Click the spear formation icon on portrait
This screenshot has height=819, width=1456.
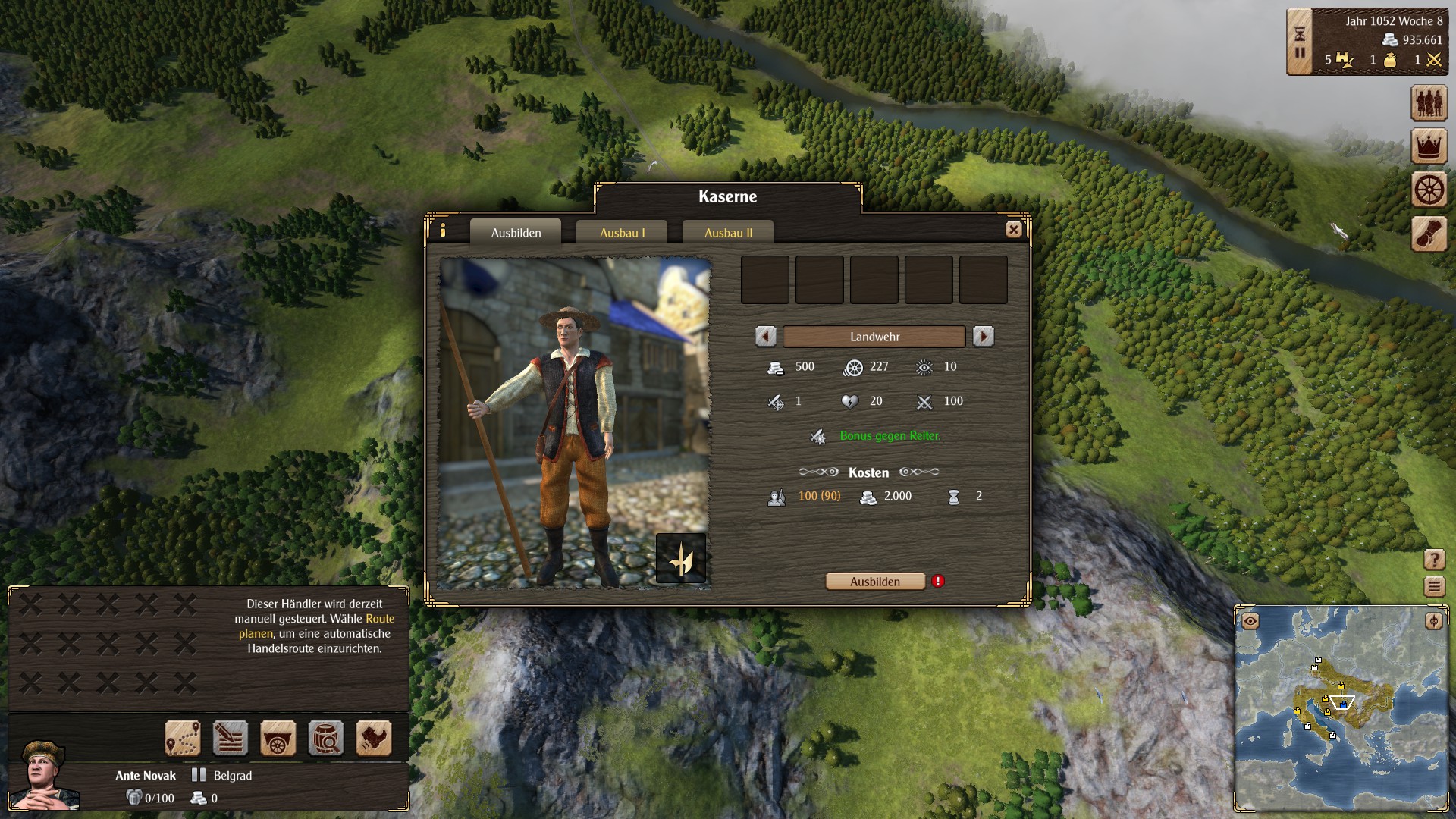coord(680,558)
